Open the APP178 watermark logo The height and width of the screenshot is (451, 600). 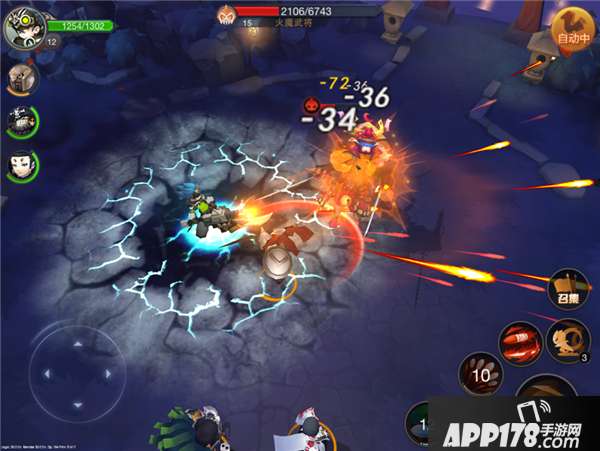(520, 425)
